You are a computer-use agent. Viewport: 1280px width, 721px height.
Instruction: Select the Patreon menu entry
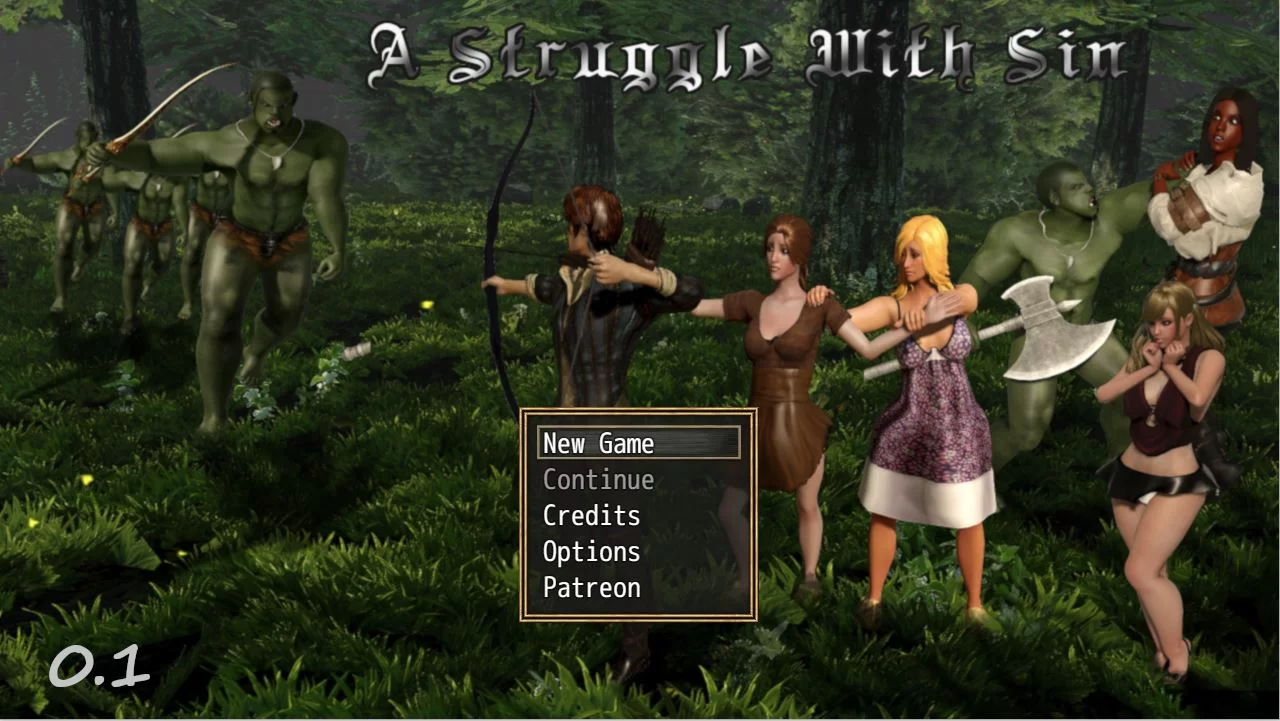tap(591, 588)
